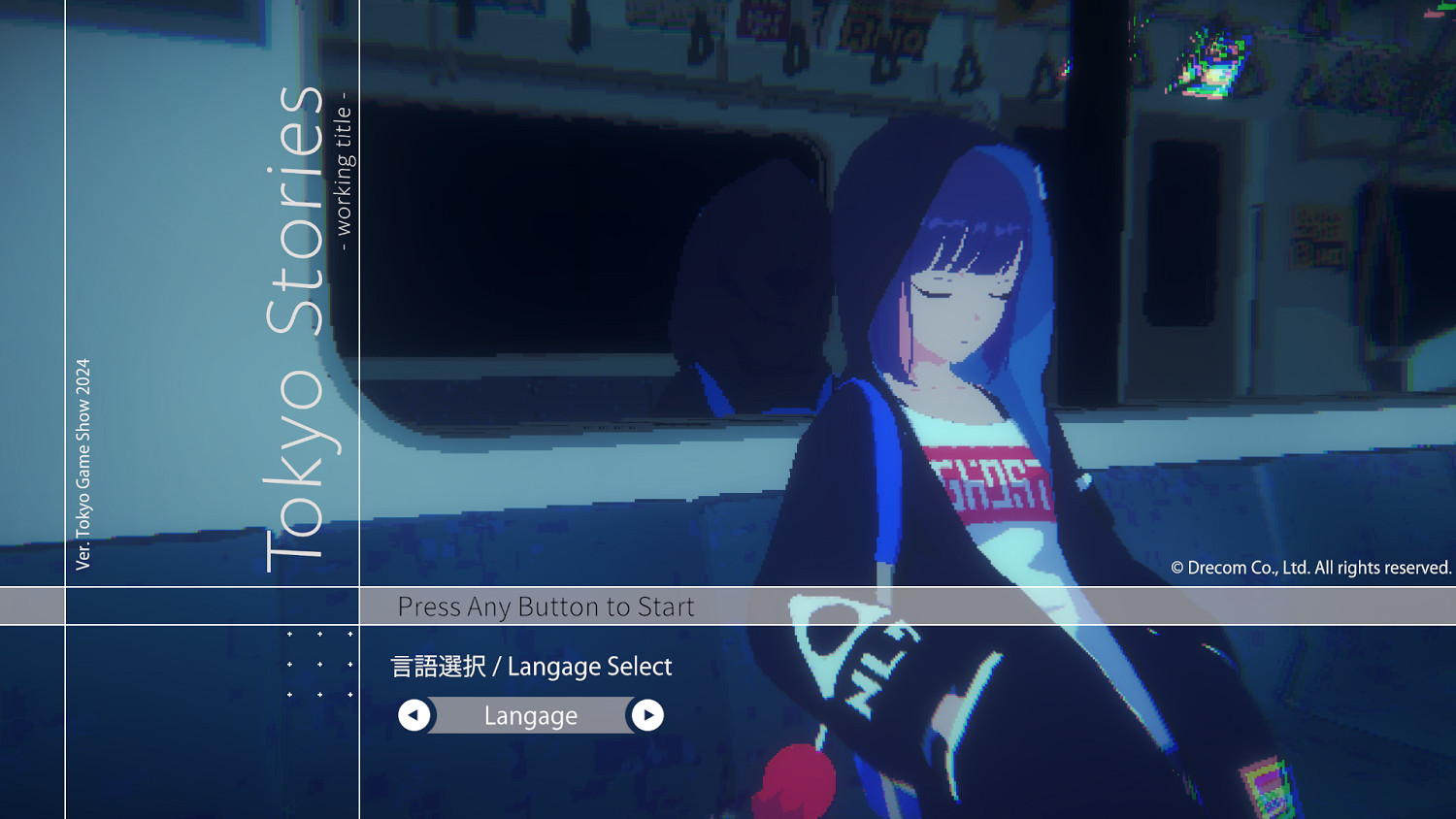Click the right arrow on the language selector
The image size is (1456, 819).
point(648,715)
